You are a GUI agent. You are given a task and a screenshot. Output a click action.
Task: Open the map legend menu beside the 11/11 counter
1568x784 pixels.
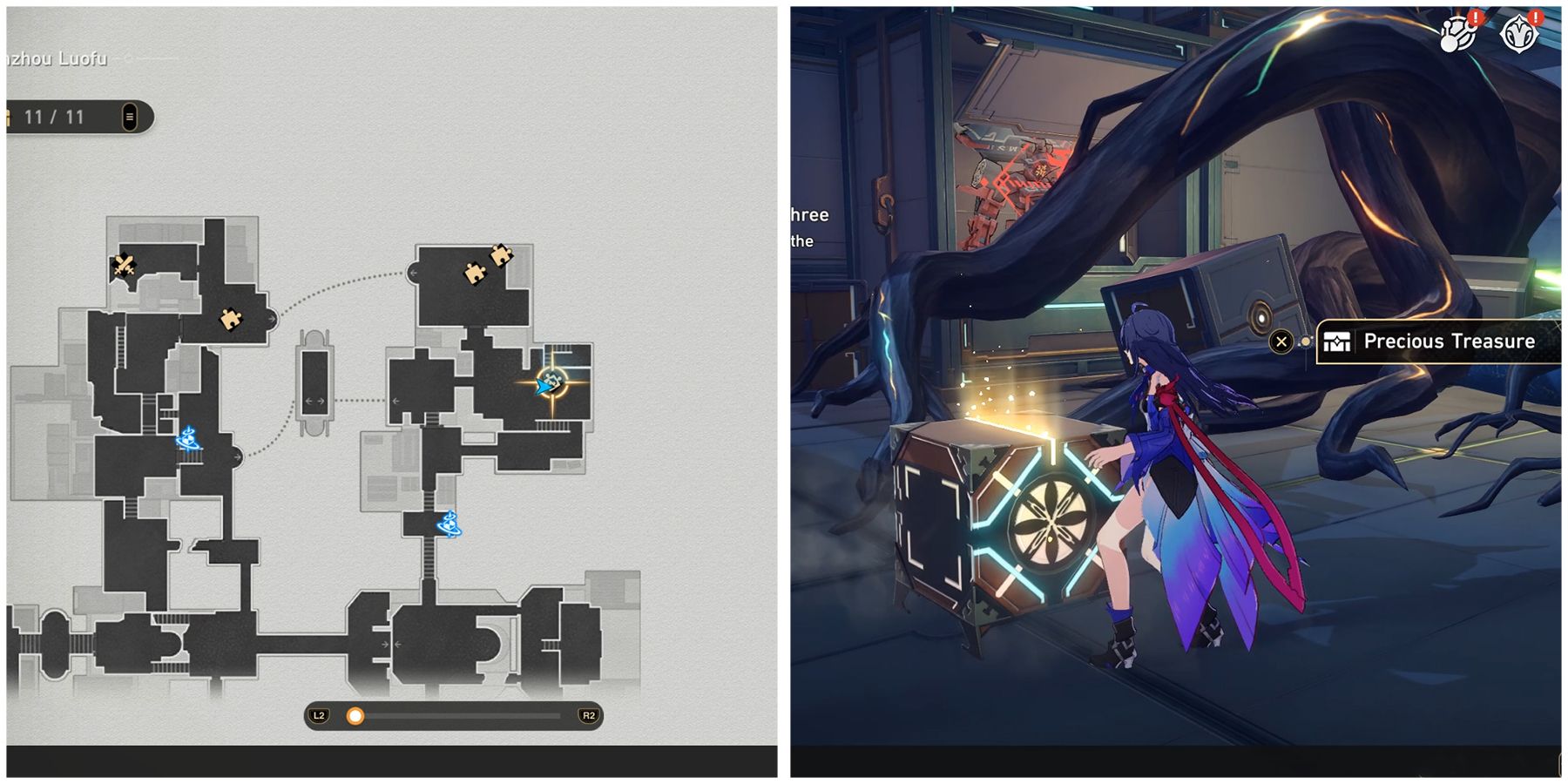click(129, 116)
